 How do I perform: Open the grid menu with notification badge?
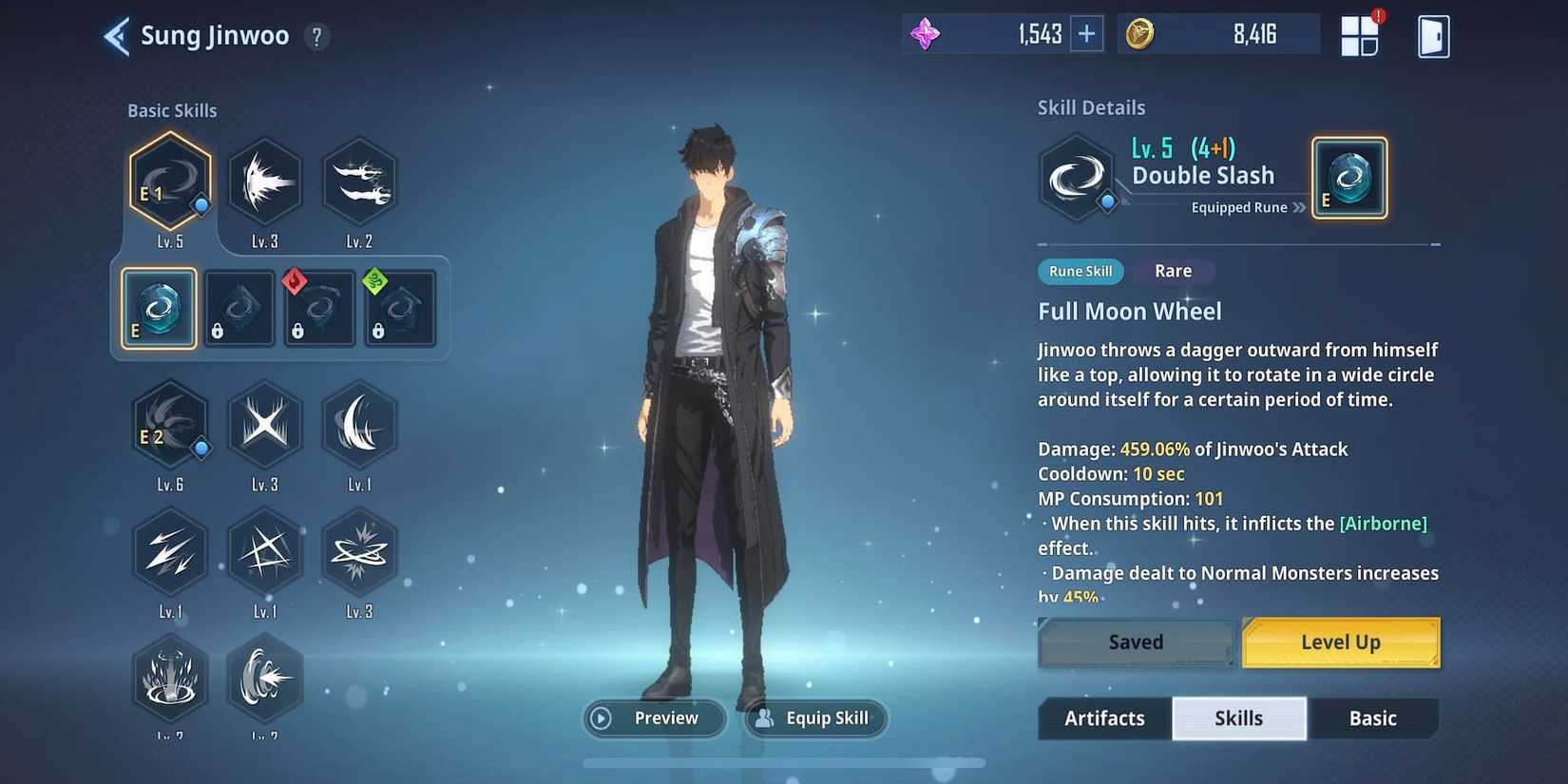(1361, 34)
